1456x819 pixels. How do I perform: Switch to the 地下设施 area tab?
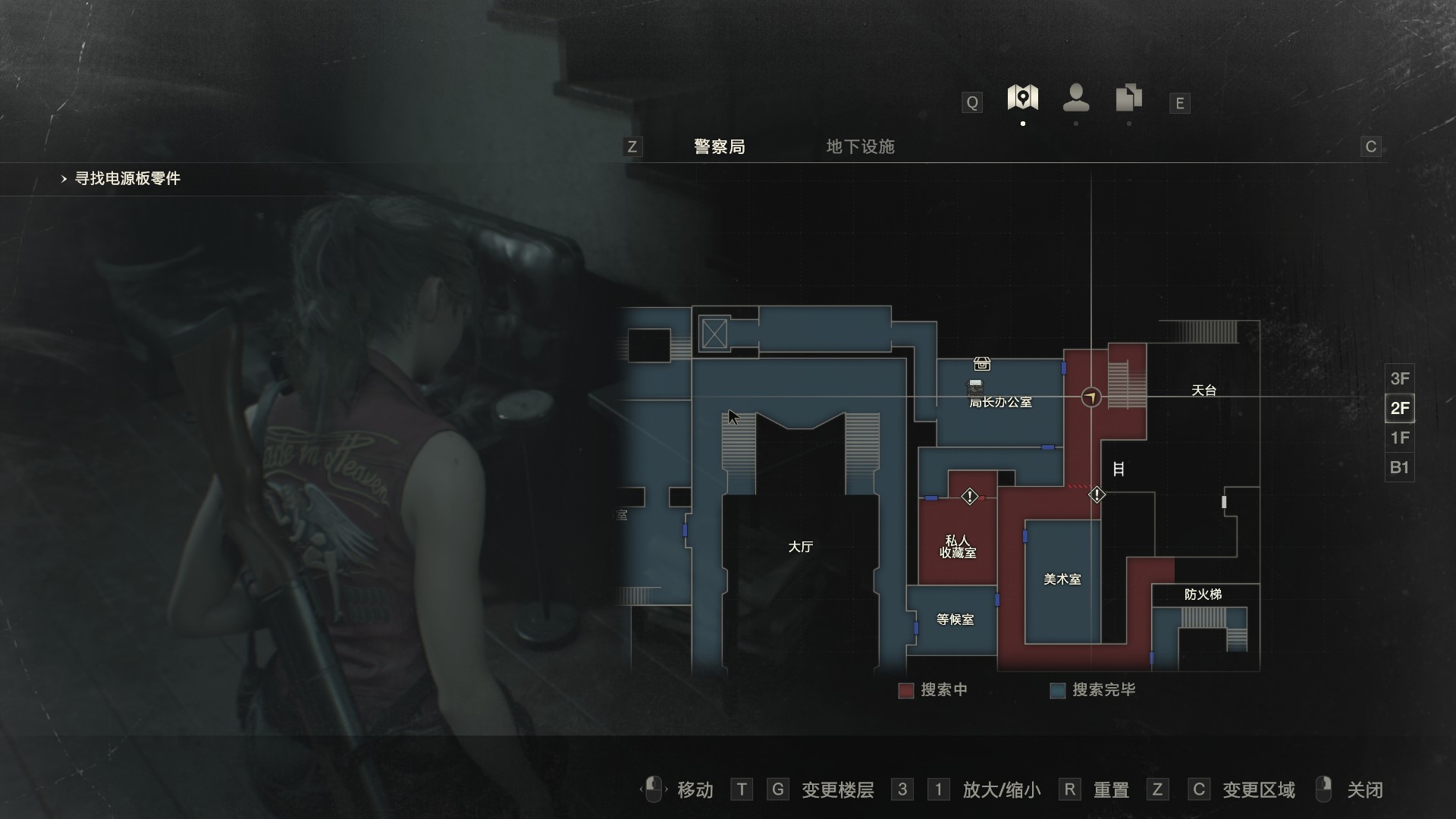coord(860,146)
